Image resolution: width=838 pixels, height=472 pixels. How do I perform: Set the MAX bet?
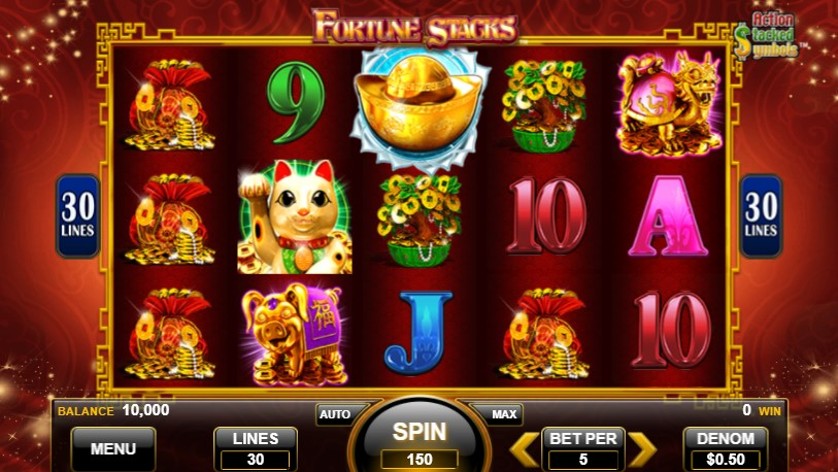[504, 414]
